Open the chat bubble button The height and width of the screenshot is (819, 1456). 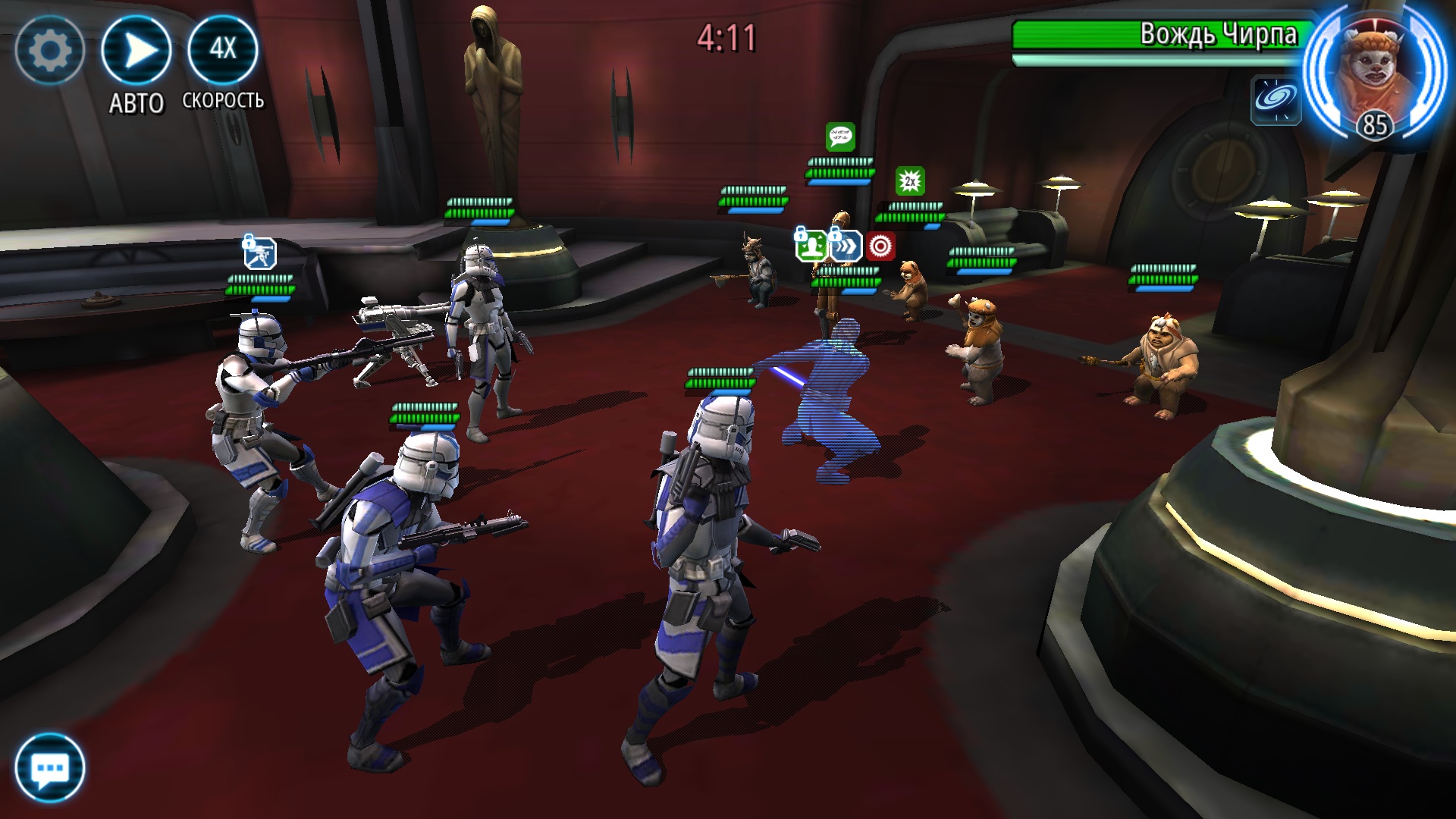coord(50,767)
